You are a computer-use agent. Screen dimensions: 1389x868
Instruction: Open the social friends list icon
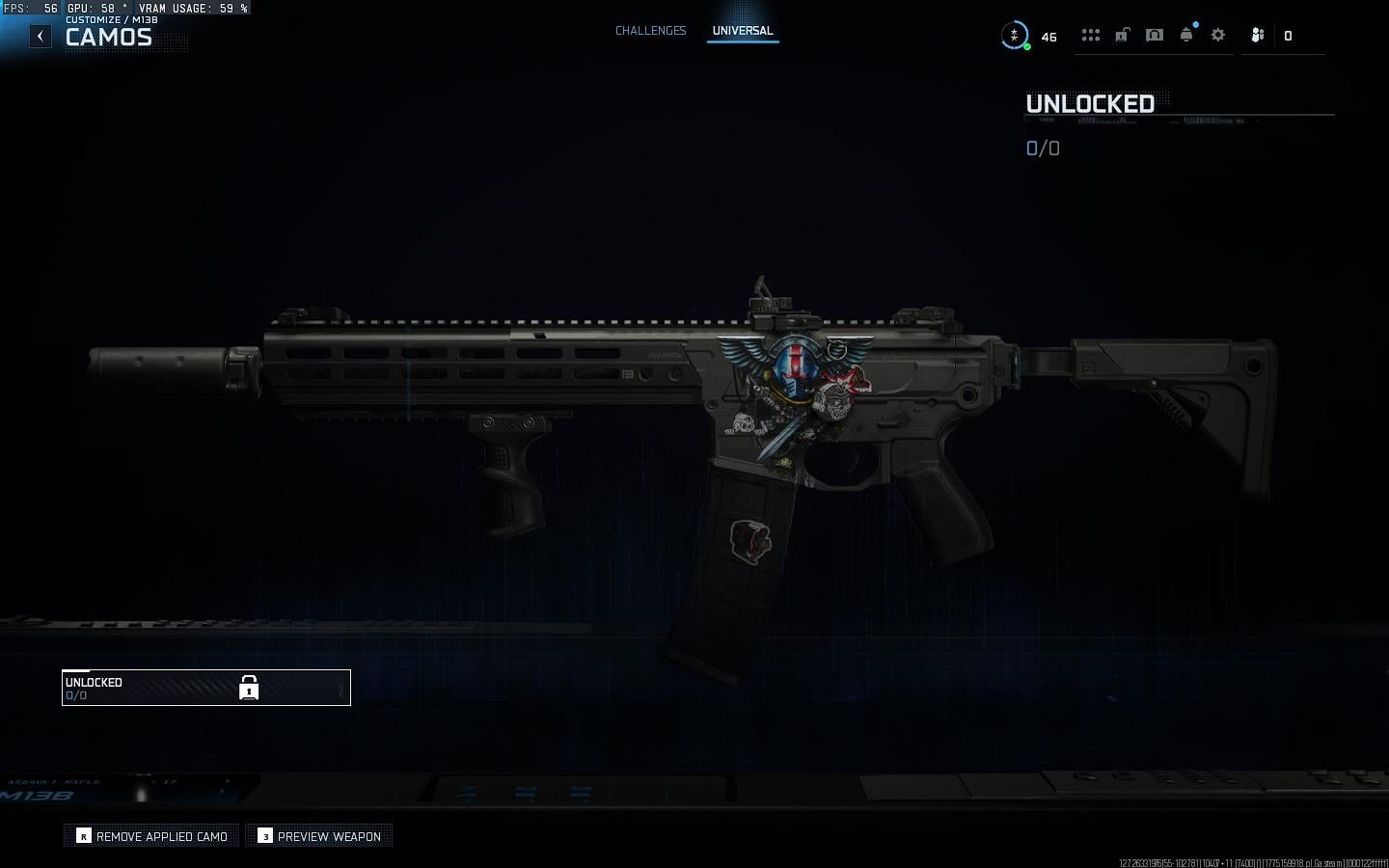pos(1257,36)
